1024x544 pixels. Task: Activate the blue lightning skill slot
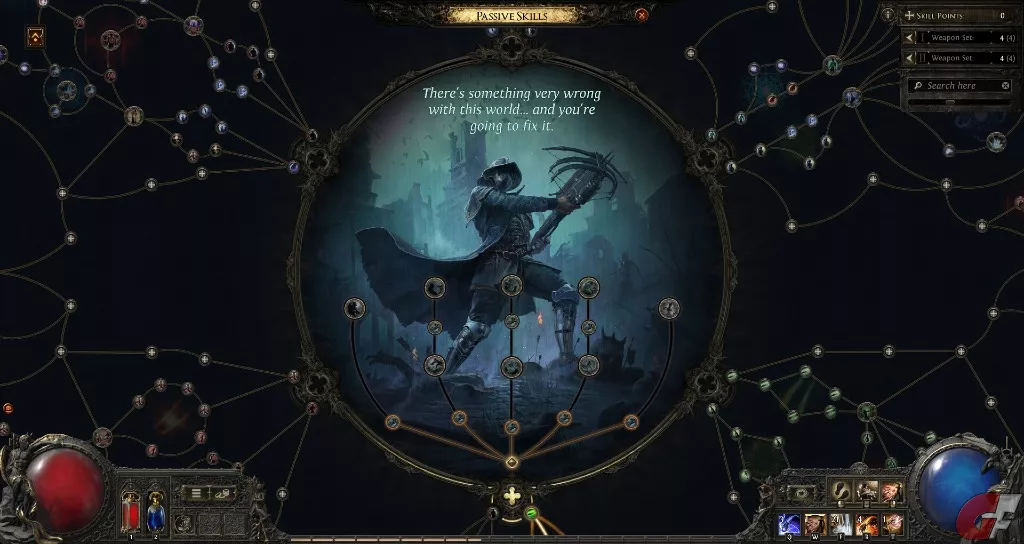790,522
